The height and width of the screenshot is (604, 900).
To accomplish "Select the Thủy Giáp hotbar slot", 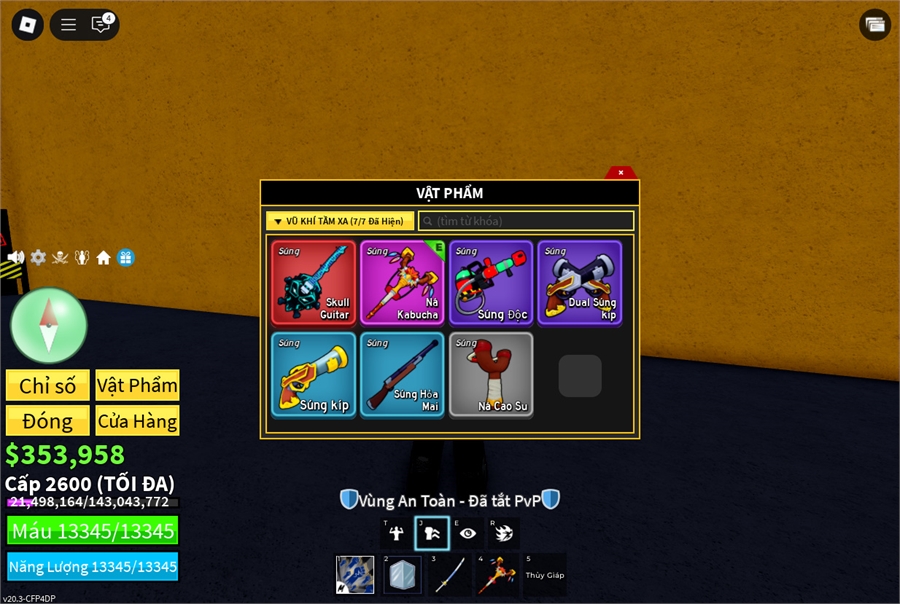I will point(545,575).
